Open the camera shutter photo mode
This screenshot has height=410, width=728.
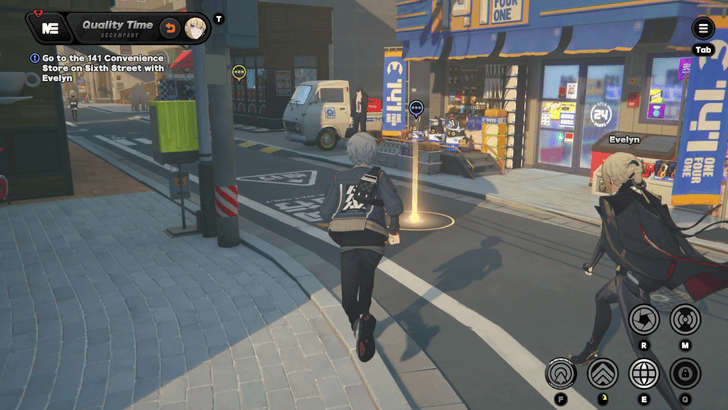[645, 320]
